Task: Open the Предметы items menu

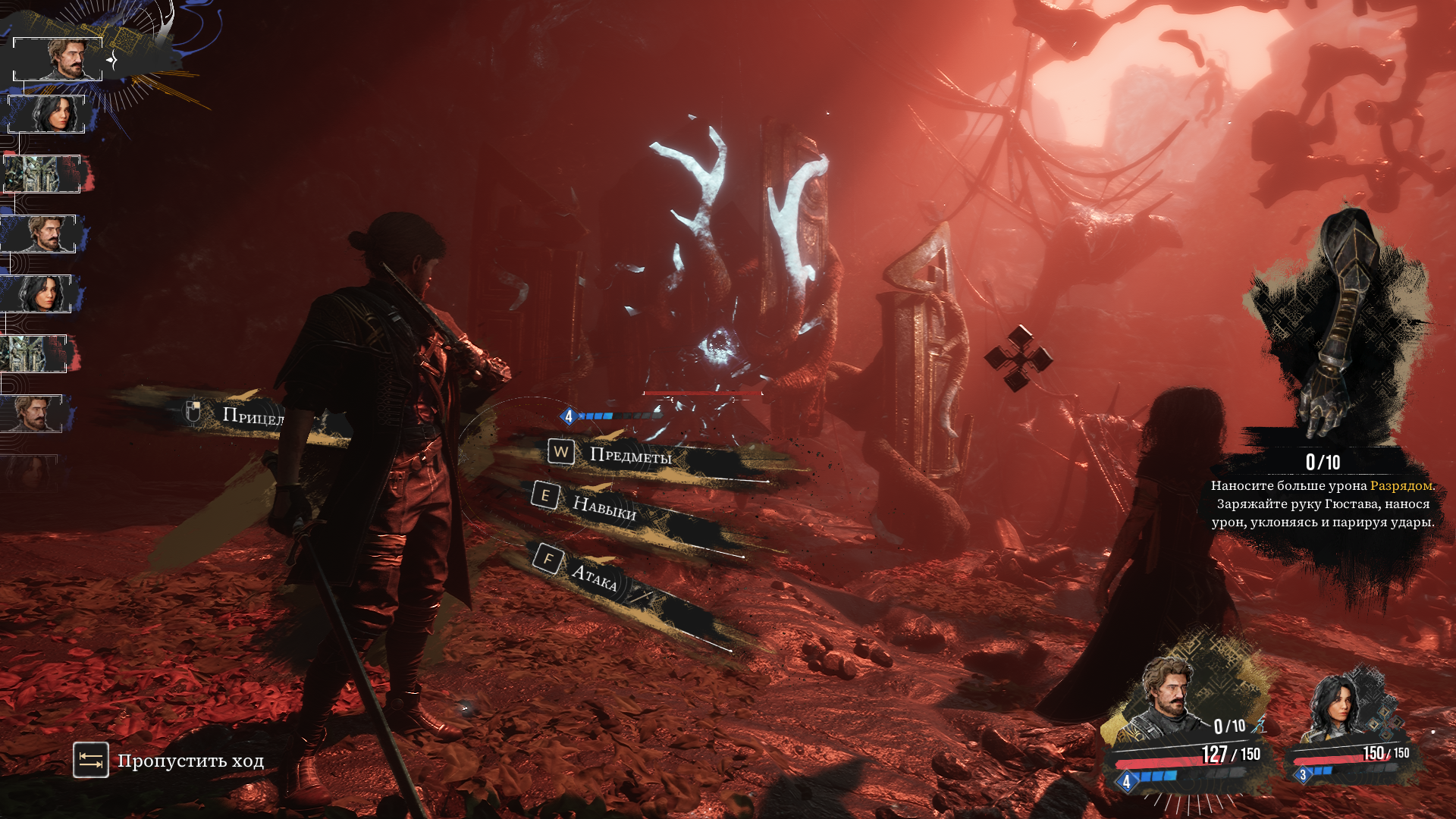Action: click(x=629, y=455)
